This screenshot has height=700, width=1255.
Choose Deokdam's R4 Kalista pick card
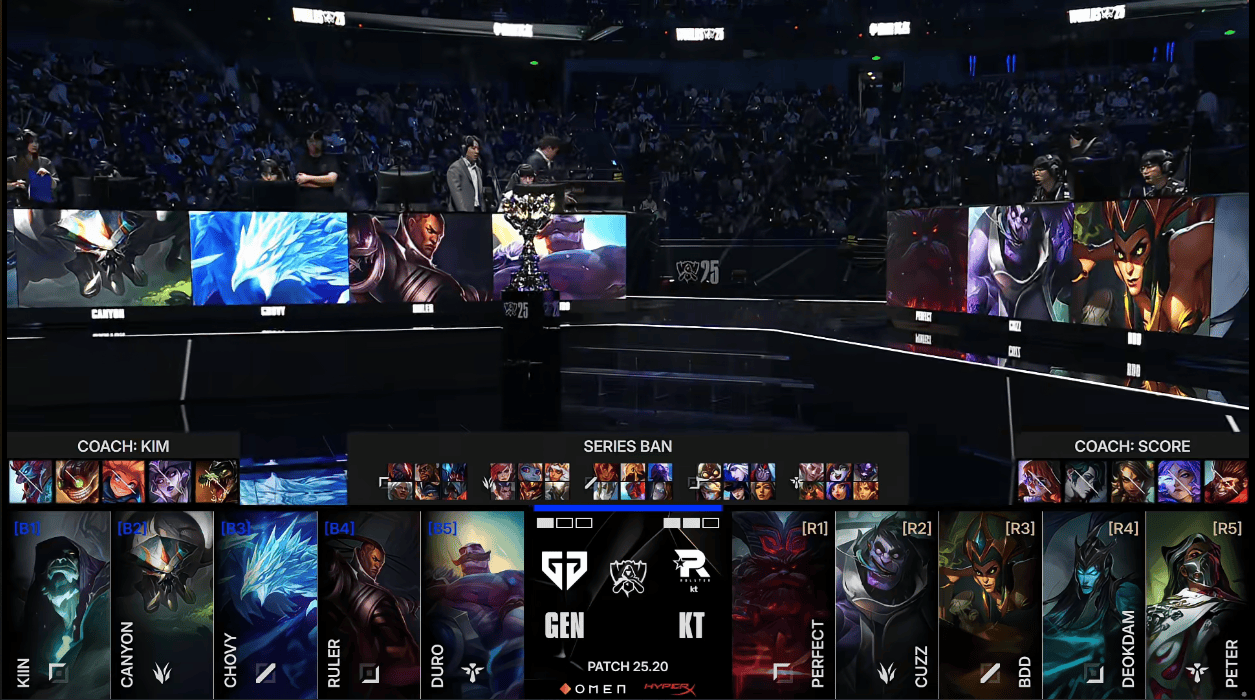pyautogui.click(x=1093, y=603)
